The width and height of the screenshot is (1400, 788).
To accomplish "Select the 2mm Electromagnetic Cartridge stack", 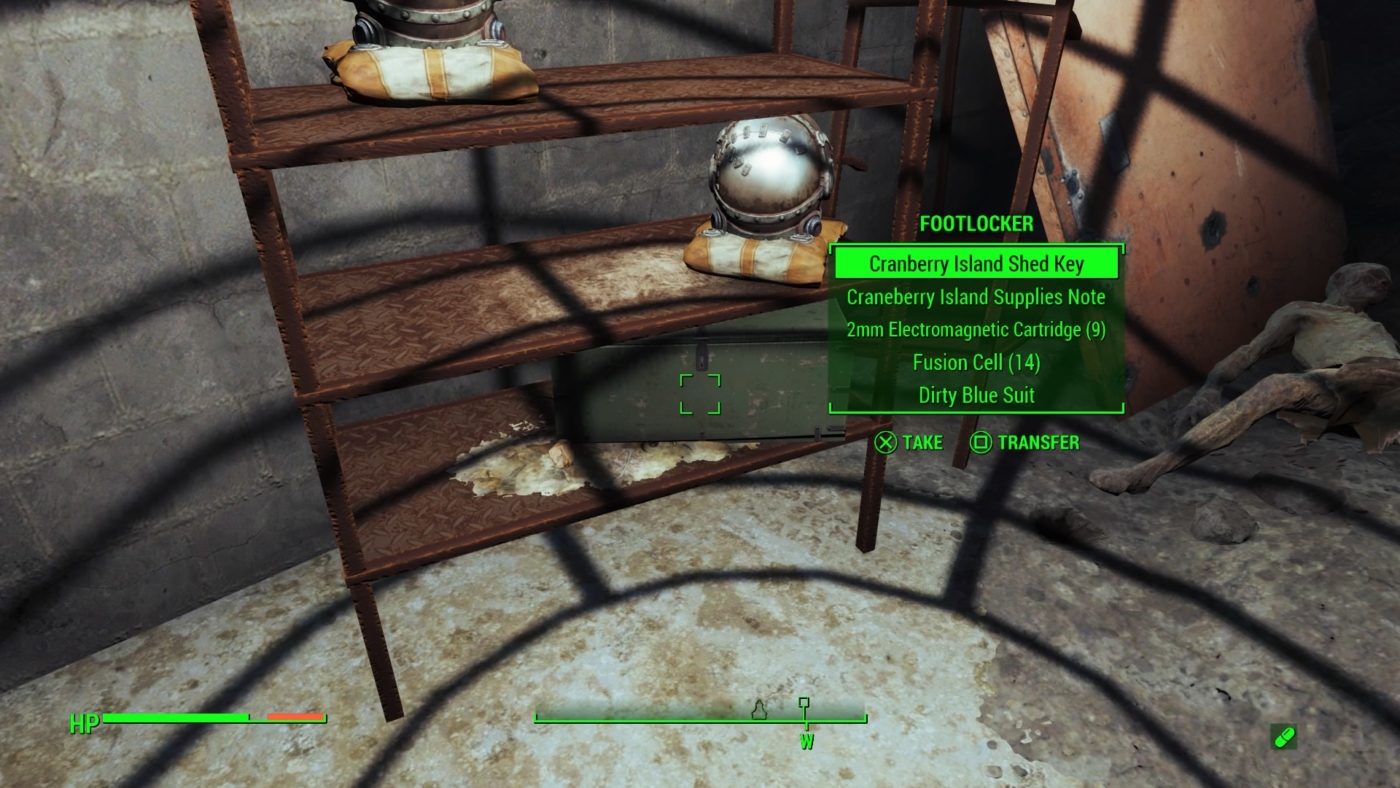I will 976,330.
